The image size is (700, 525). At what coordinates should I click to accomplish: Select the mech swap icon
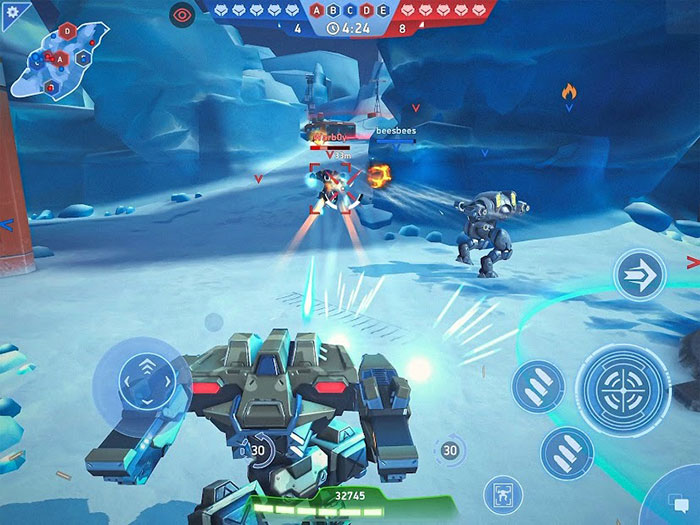click(x=502, y=494)
